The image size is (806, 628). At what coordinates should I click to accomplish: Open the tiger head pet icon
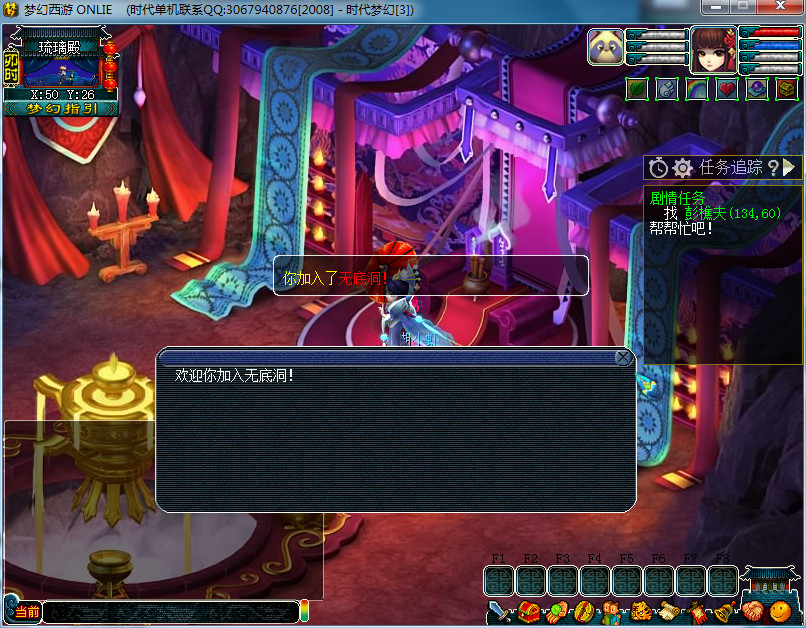(x=640, y=612)
